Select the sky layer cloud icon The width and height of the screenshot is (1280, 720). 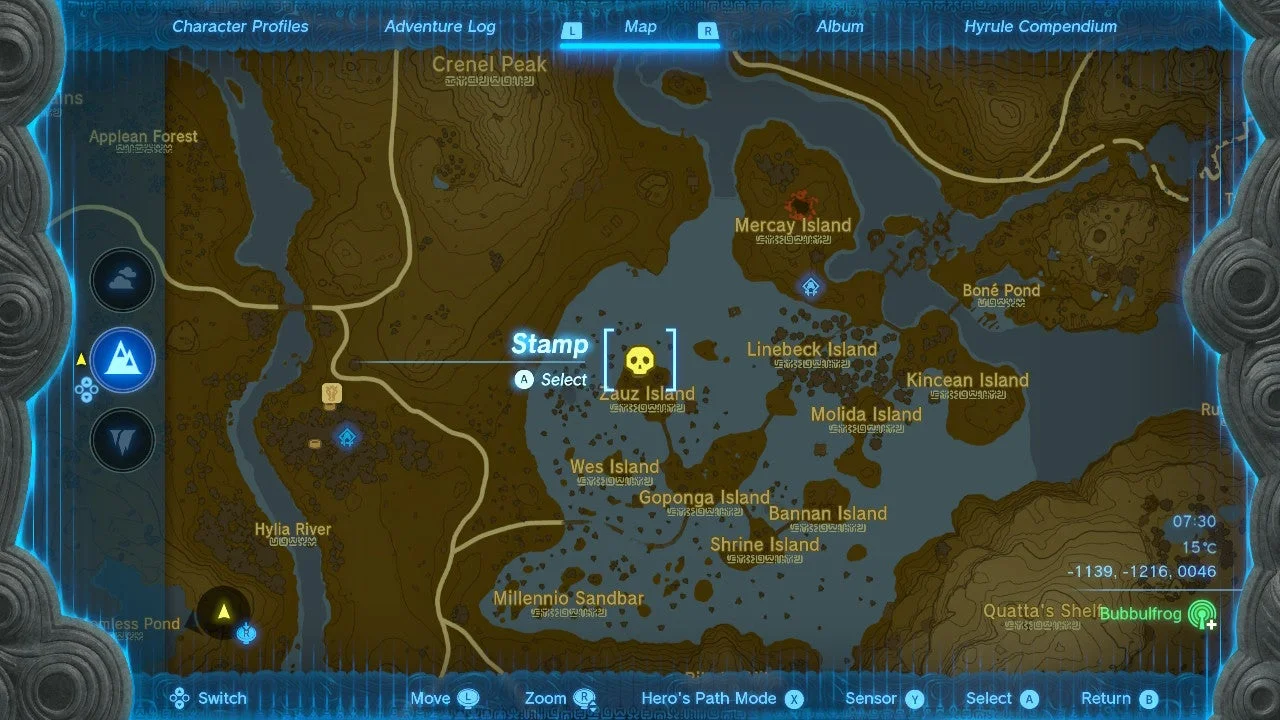[x=122, y=280]
